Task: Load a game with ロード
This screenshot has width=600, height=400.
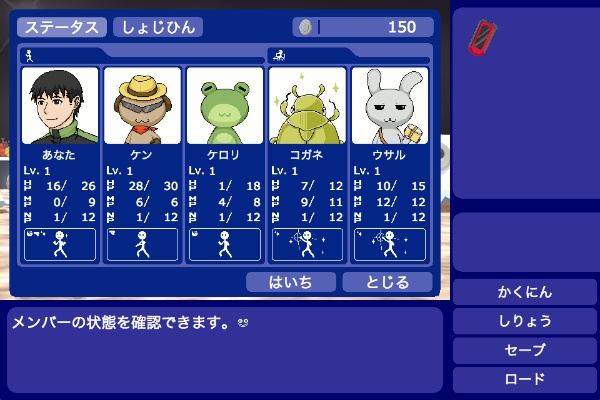Action: tap(525, 380)
